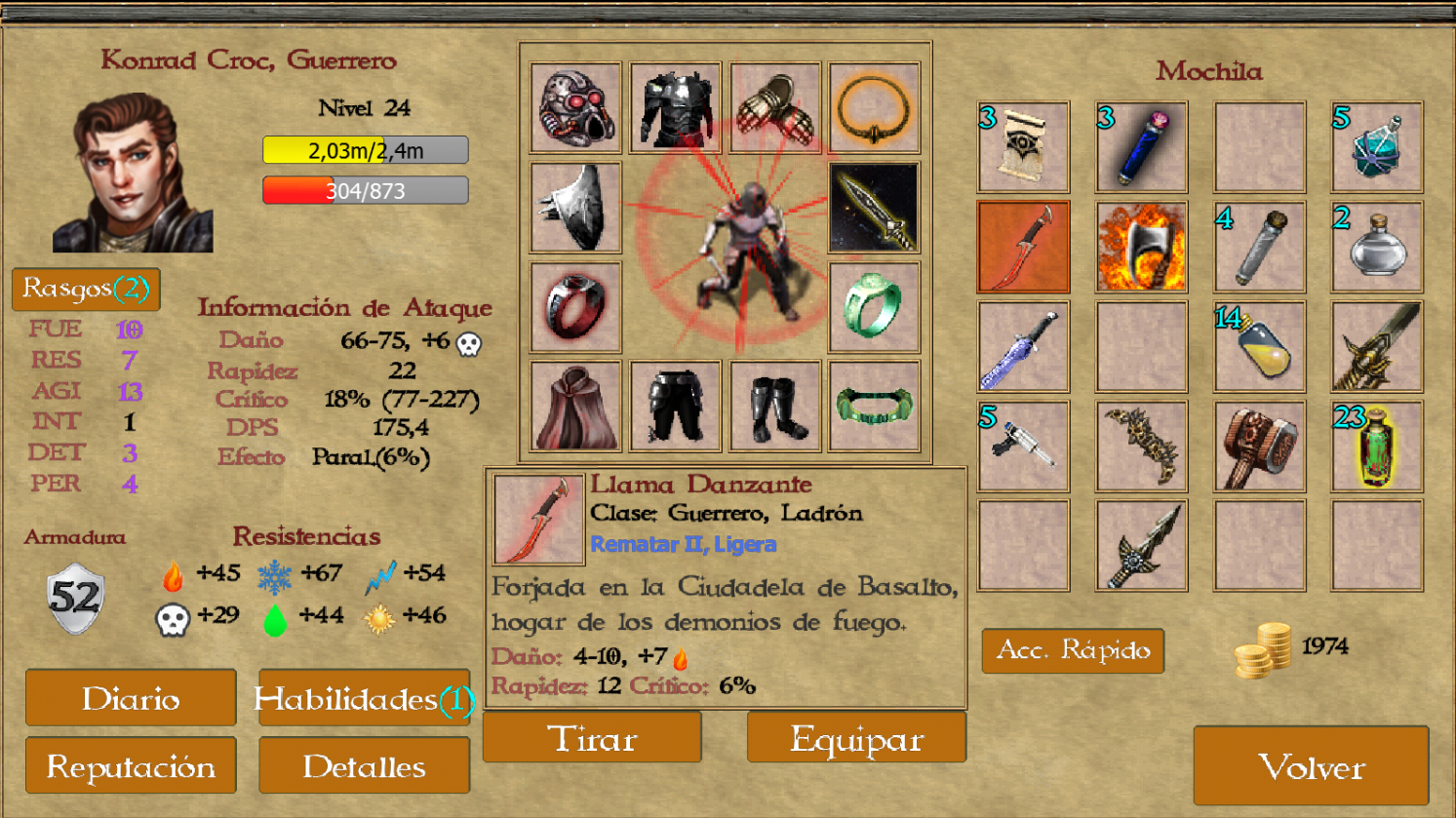The width and height of the screenshot is (1456, 818).
Task: Open the Habilidades skills screen
Action: click(364, 698)
